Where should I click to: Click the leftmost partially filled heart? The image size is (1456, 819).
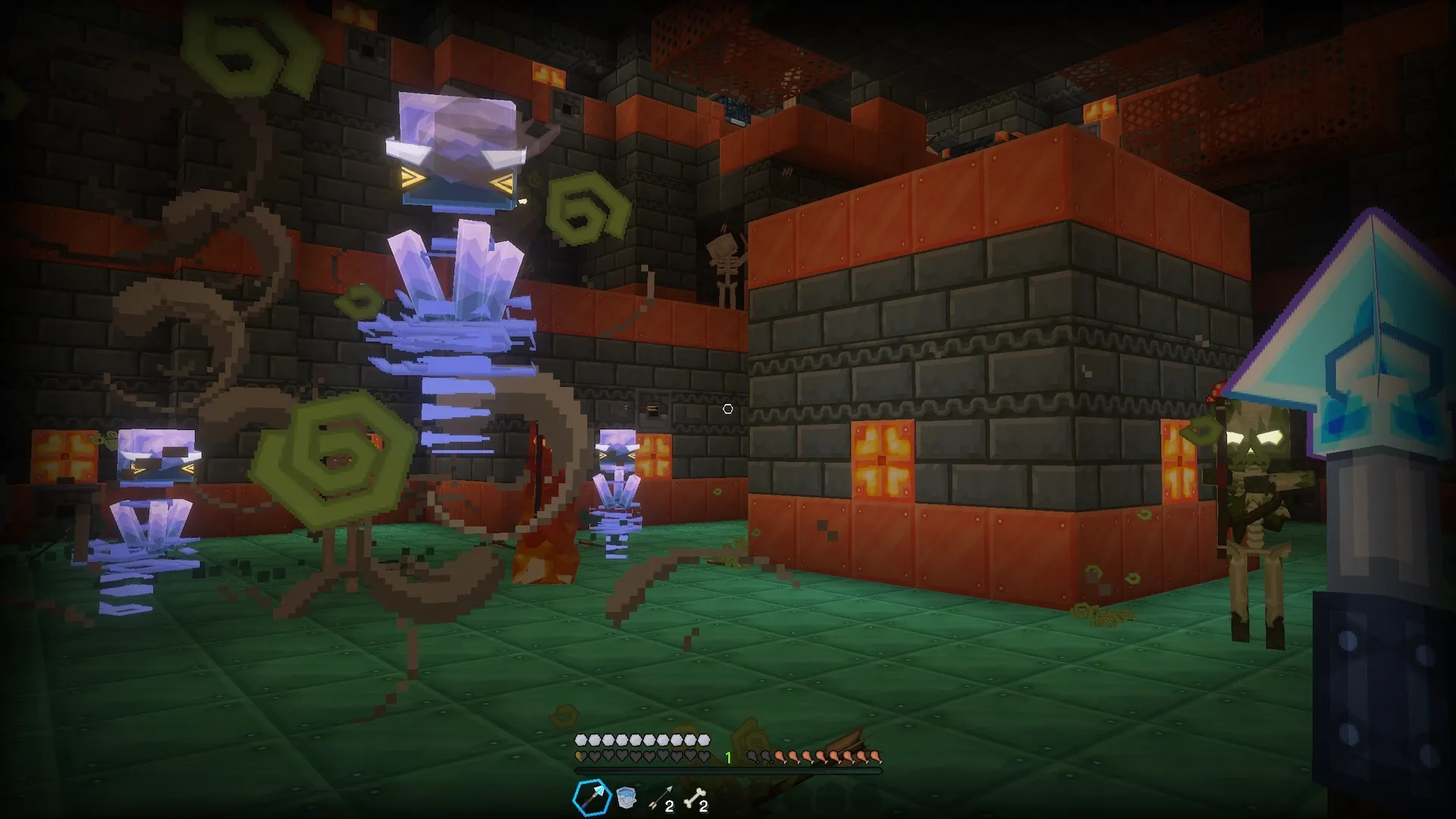(580, 757)
